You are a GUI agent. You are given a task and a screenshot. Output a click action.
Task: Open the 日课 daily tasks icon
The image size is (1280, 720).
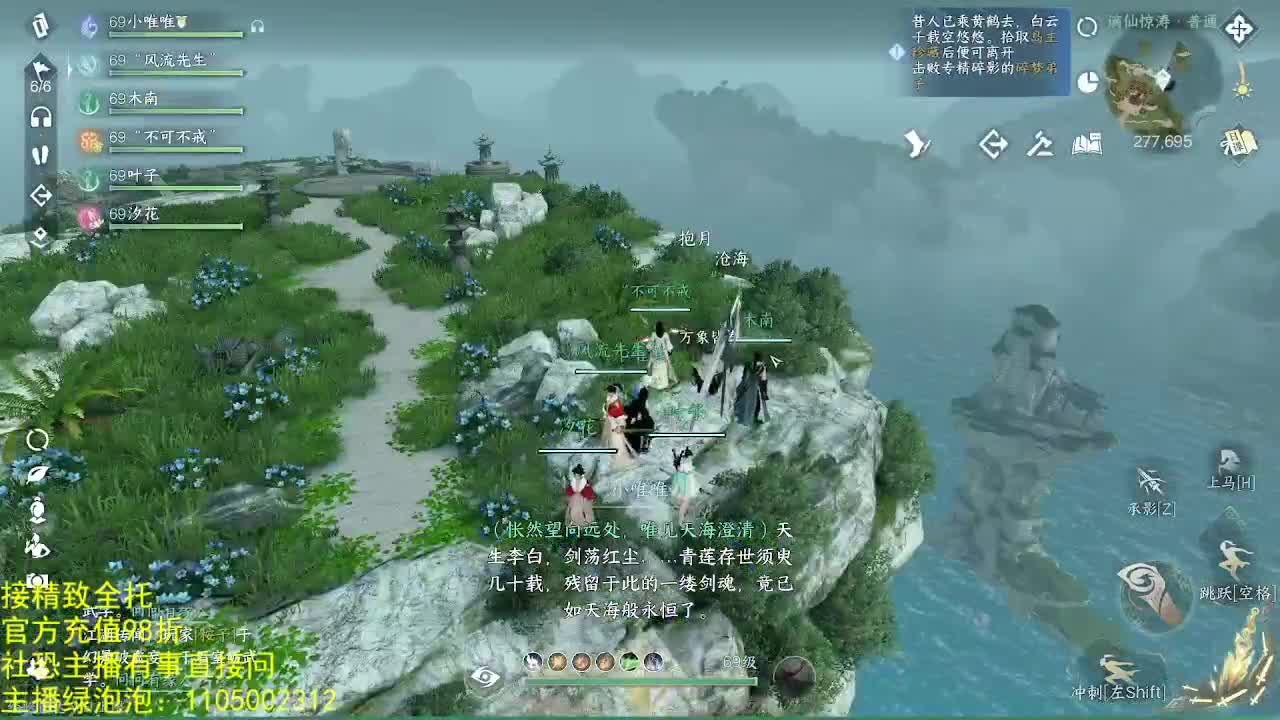click(x=1240, y=143)
